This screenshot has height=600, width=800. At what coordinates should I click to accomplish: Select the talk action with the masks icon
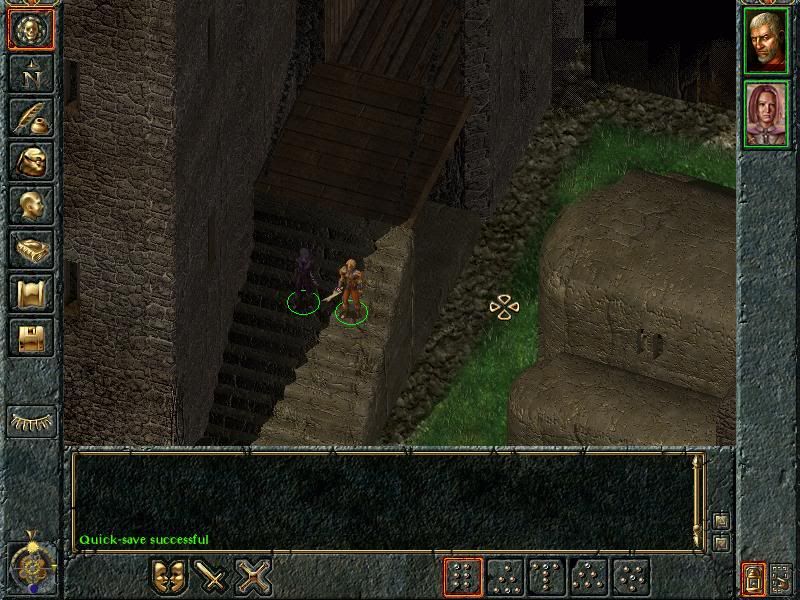[169, 576]
